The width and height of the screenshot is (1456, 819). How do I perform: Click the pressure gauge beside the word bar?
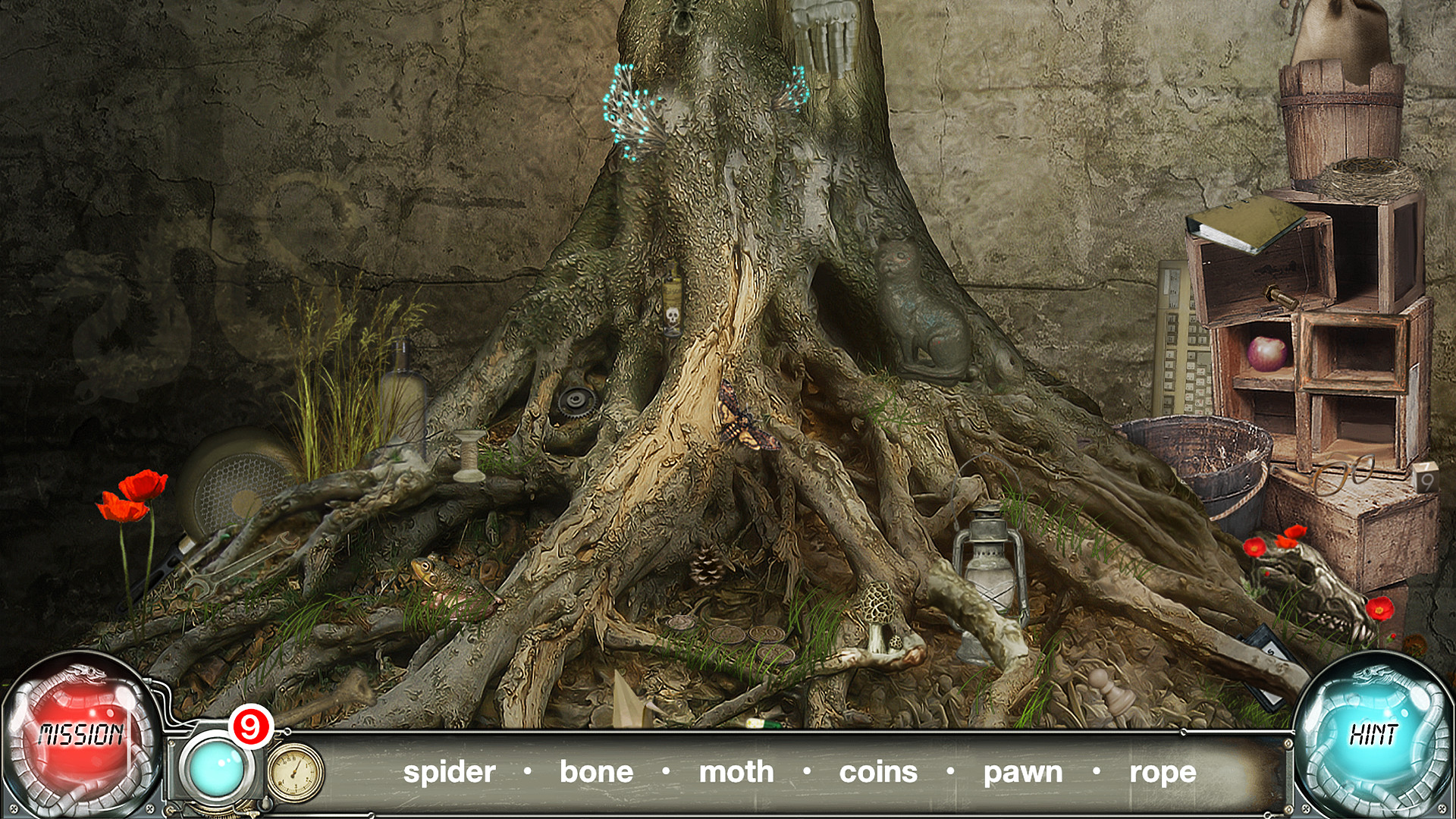coord(294,773)
